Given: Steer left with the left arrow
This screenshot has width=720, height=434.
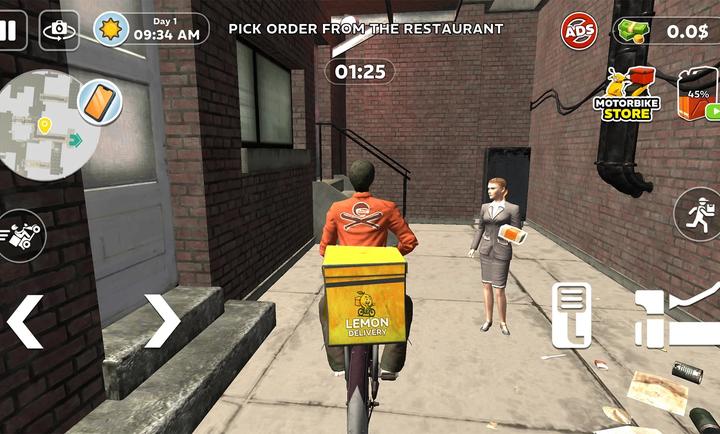Looking at the screenshot, I should click(26, 320).
